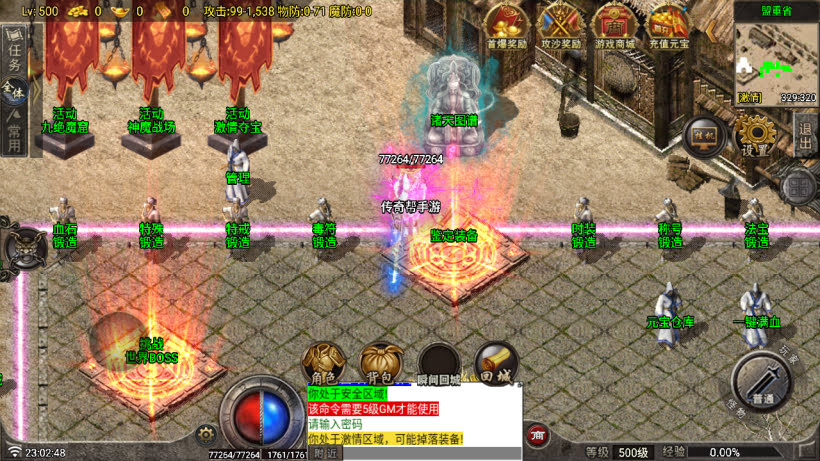The width and height of the screenshot is (820, 461).
Task: Use the 瞬间回城 instant return slot
Action: tap(439, 363)
